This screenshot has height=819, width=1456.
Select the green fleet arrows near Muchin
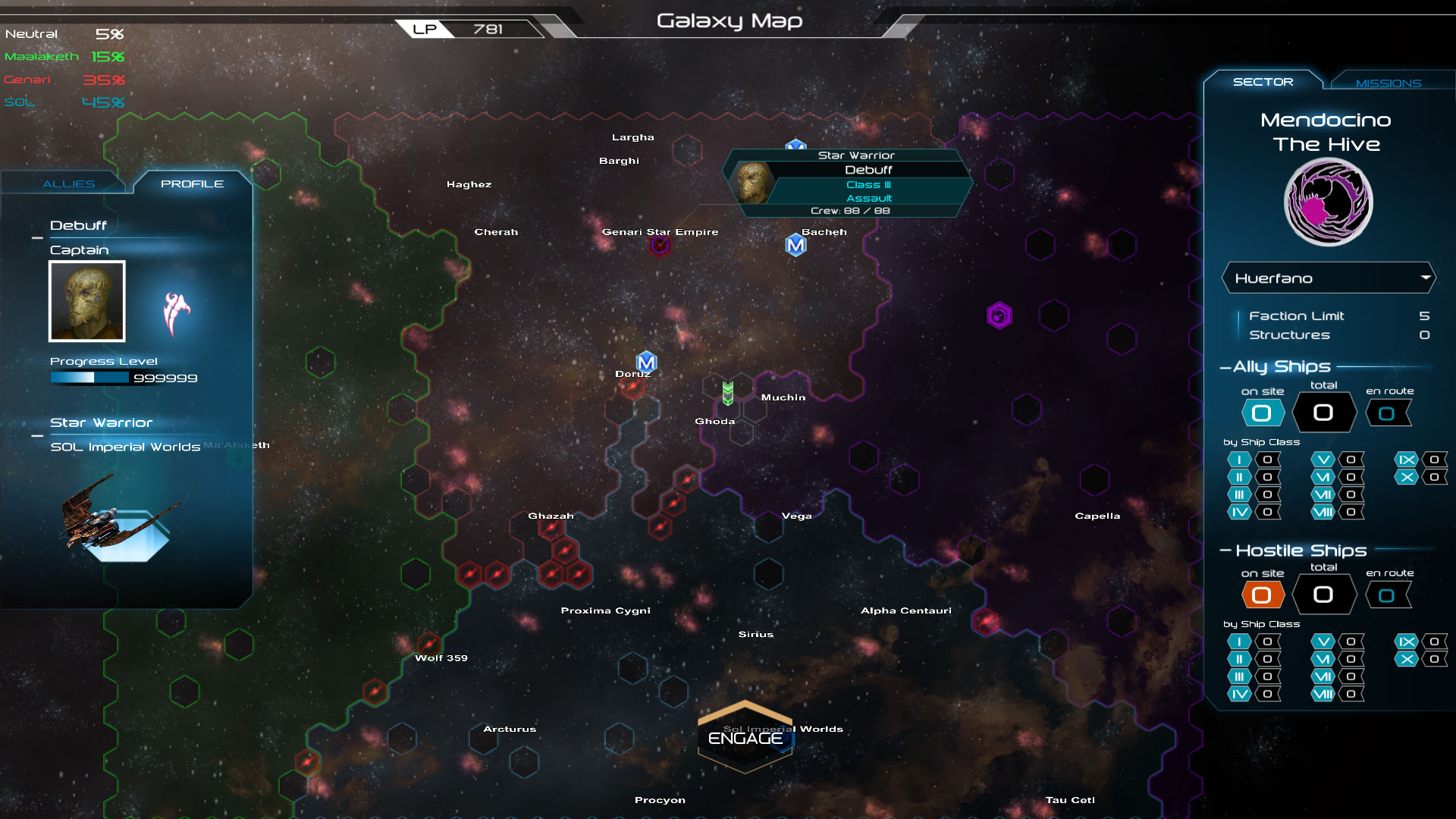[729, 394]
